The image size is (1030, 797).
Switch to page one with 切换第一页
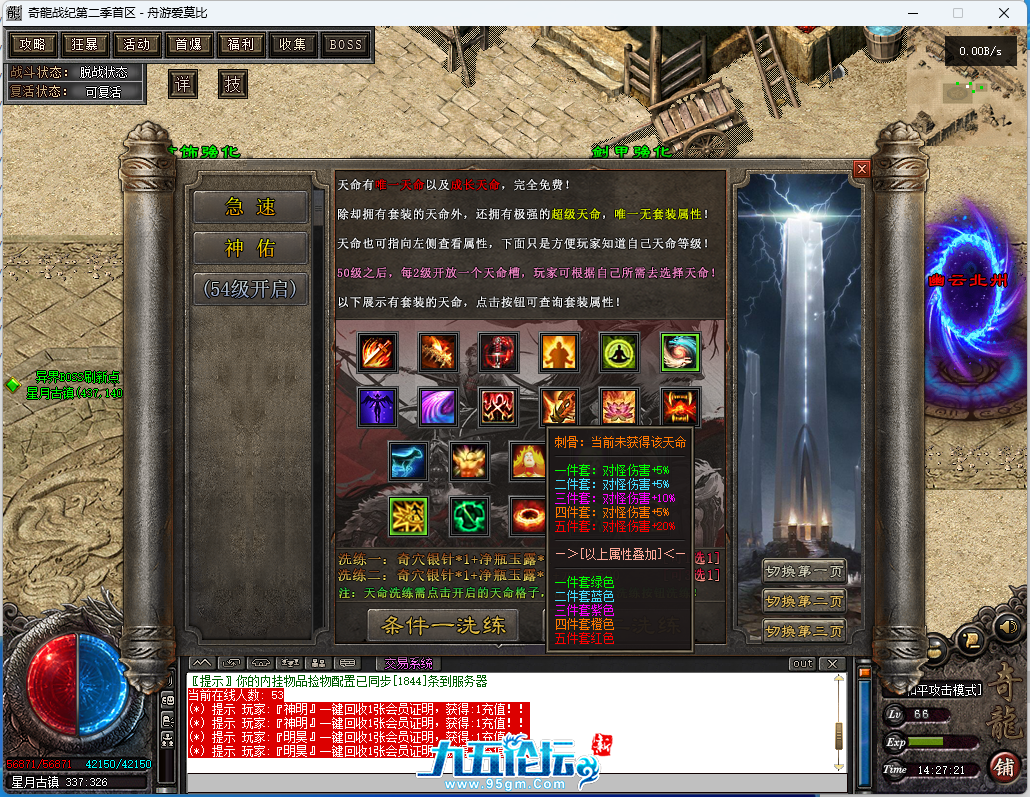pyautogui.click(x=804, y=571)
